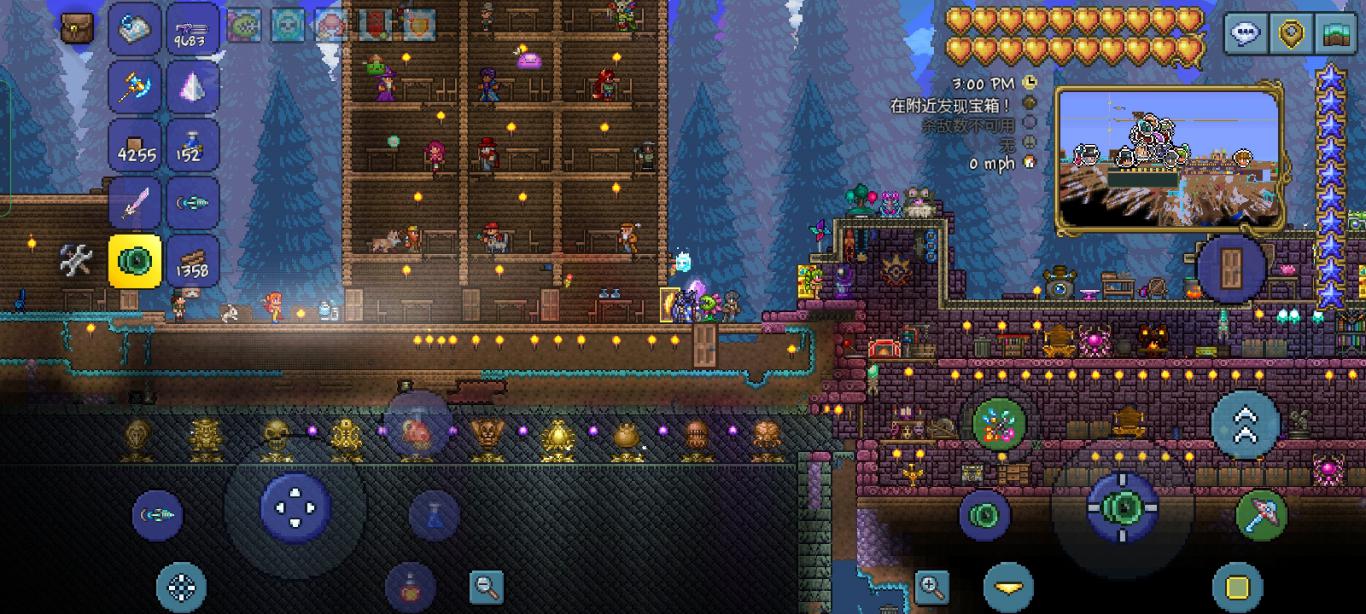Viewport: 1366px width, 614px height.
Task: Select the block stack showing 4255
Action: (135, 145)
